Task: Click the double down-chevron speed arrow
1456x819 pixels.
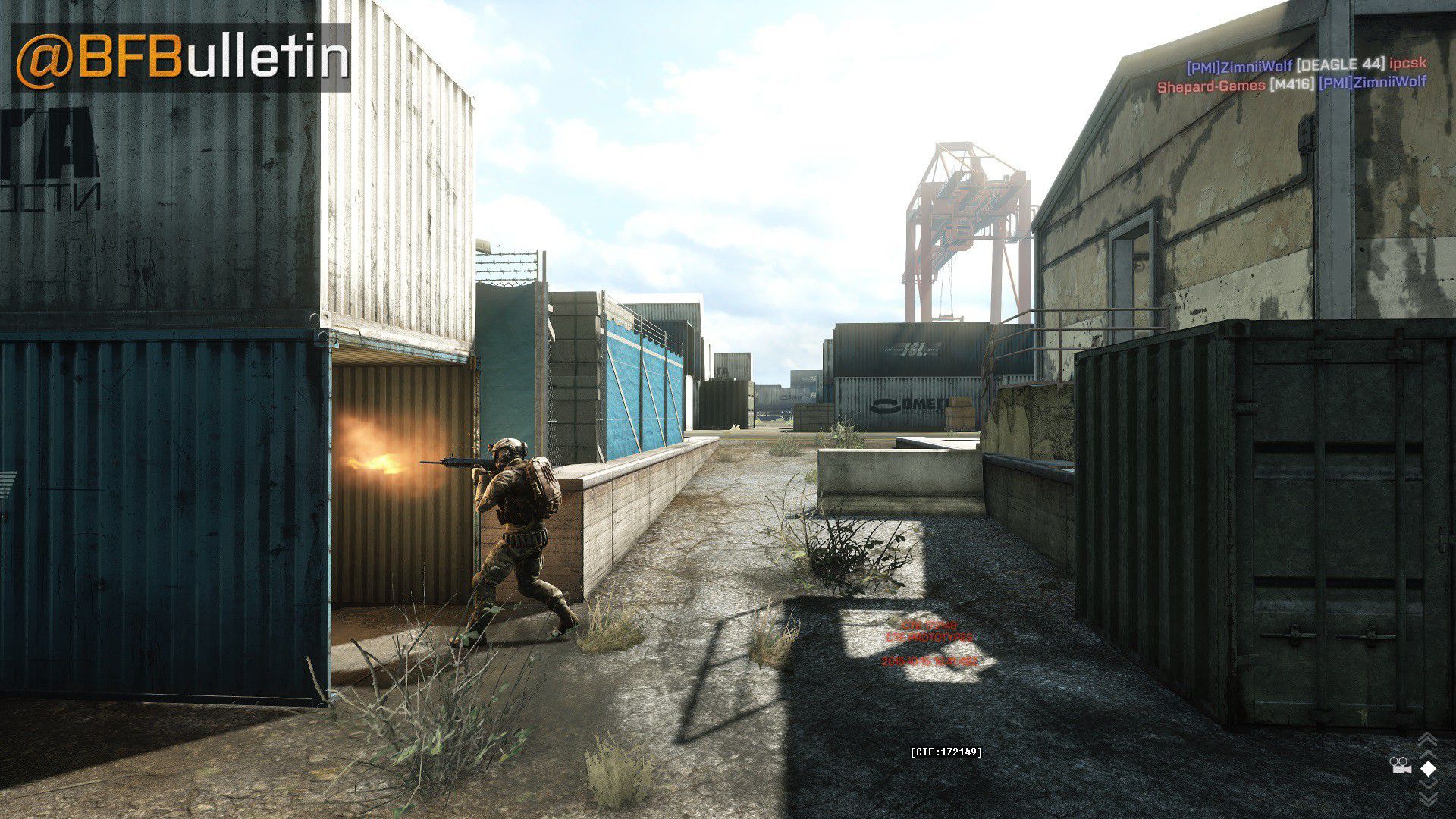Action: (x=1428, y=796)
